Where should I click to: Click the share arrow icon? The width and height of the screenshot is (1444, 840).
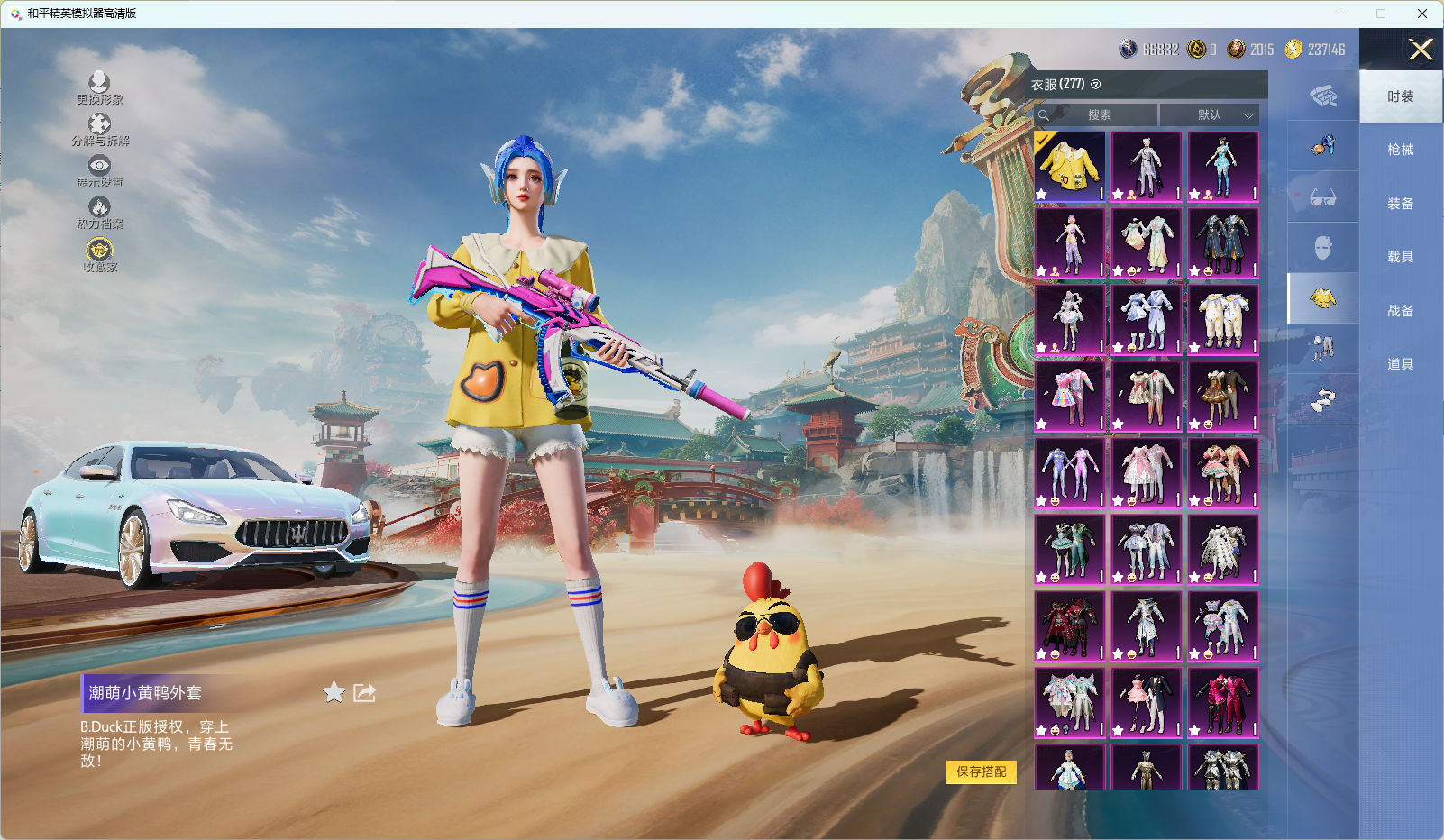pos(364,692)
